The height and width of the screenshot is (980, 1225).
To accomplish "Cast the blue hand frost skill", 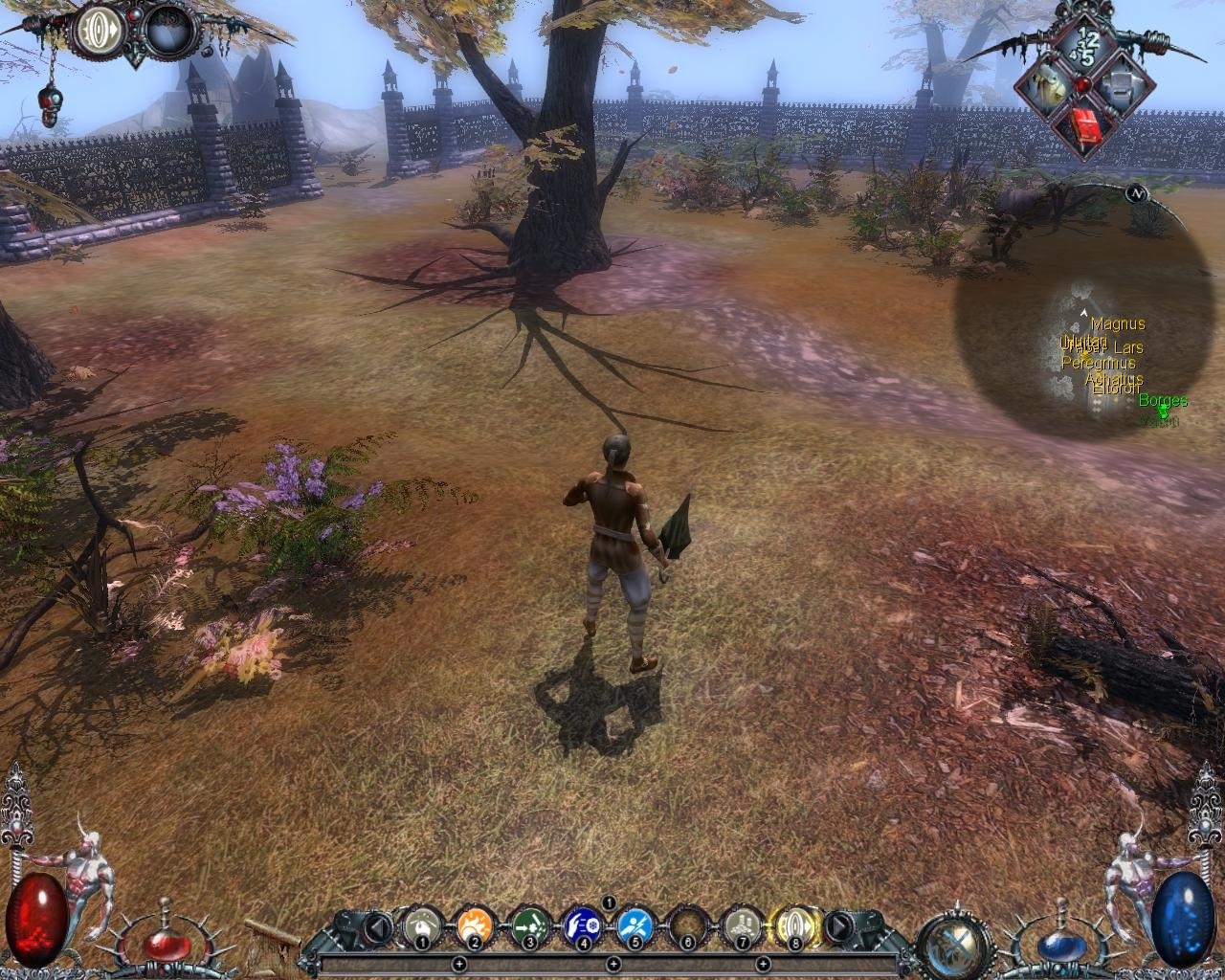I will click(582, 925).
